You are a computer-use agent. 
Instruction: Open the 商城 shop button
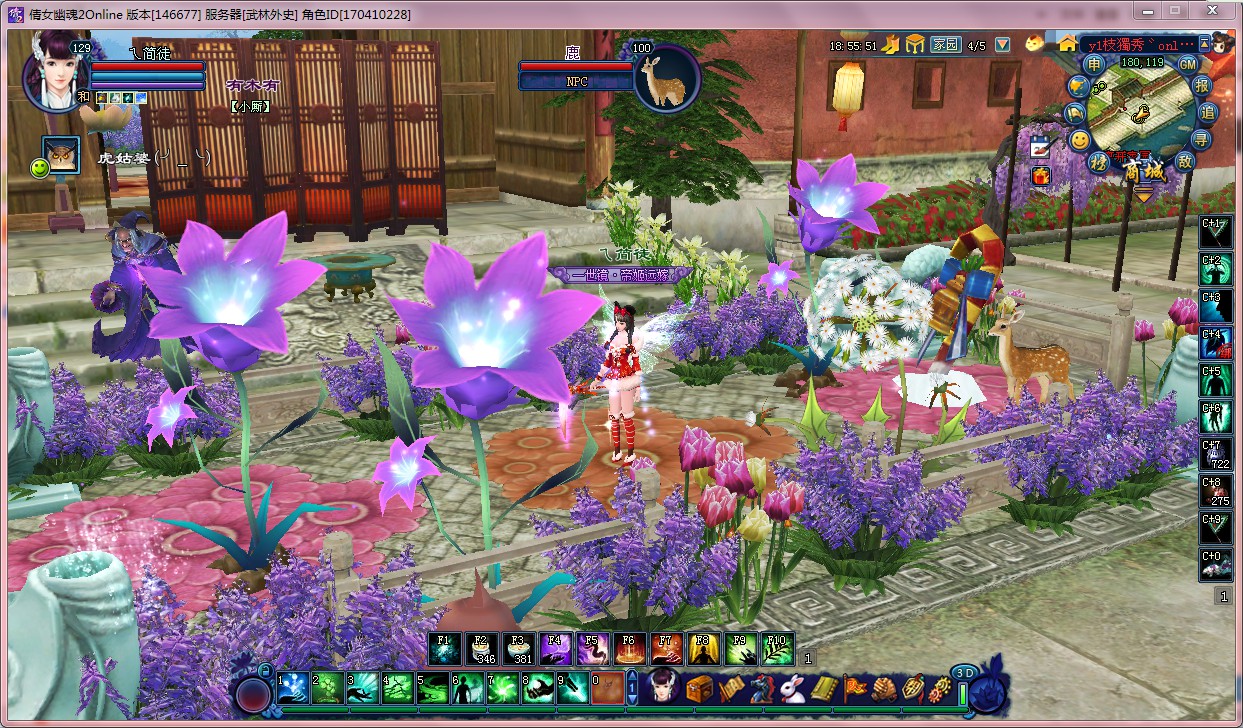click(1142, 171)
